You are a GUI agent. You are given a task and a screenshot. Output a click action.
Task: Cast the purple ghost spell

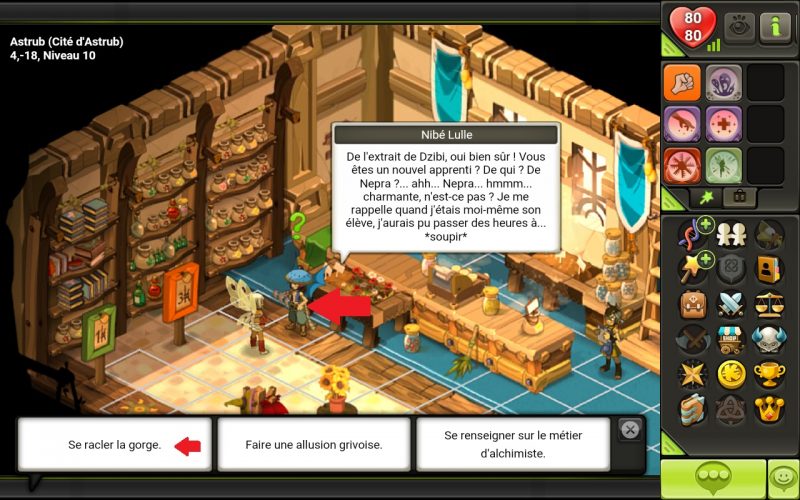coord(723,83)
